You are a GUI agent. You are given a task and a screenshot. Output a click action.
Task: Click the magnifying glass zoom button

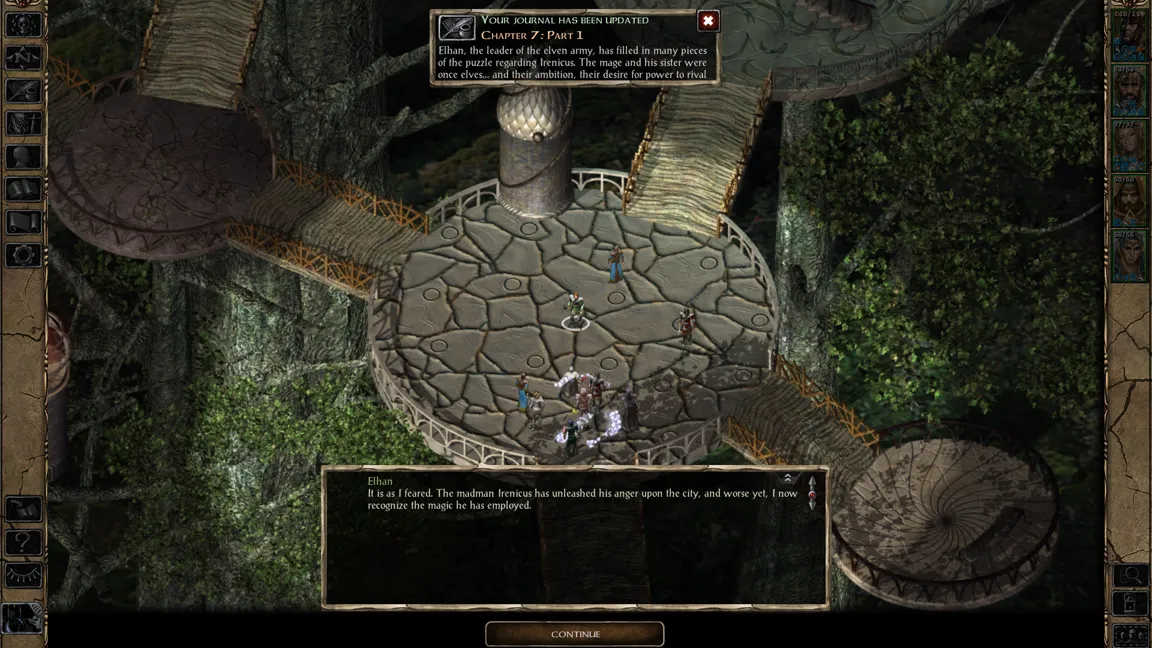[1131, 575]
